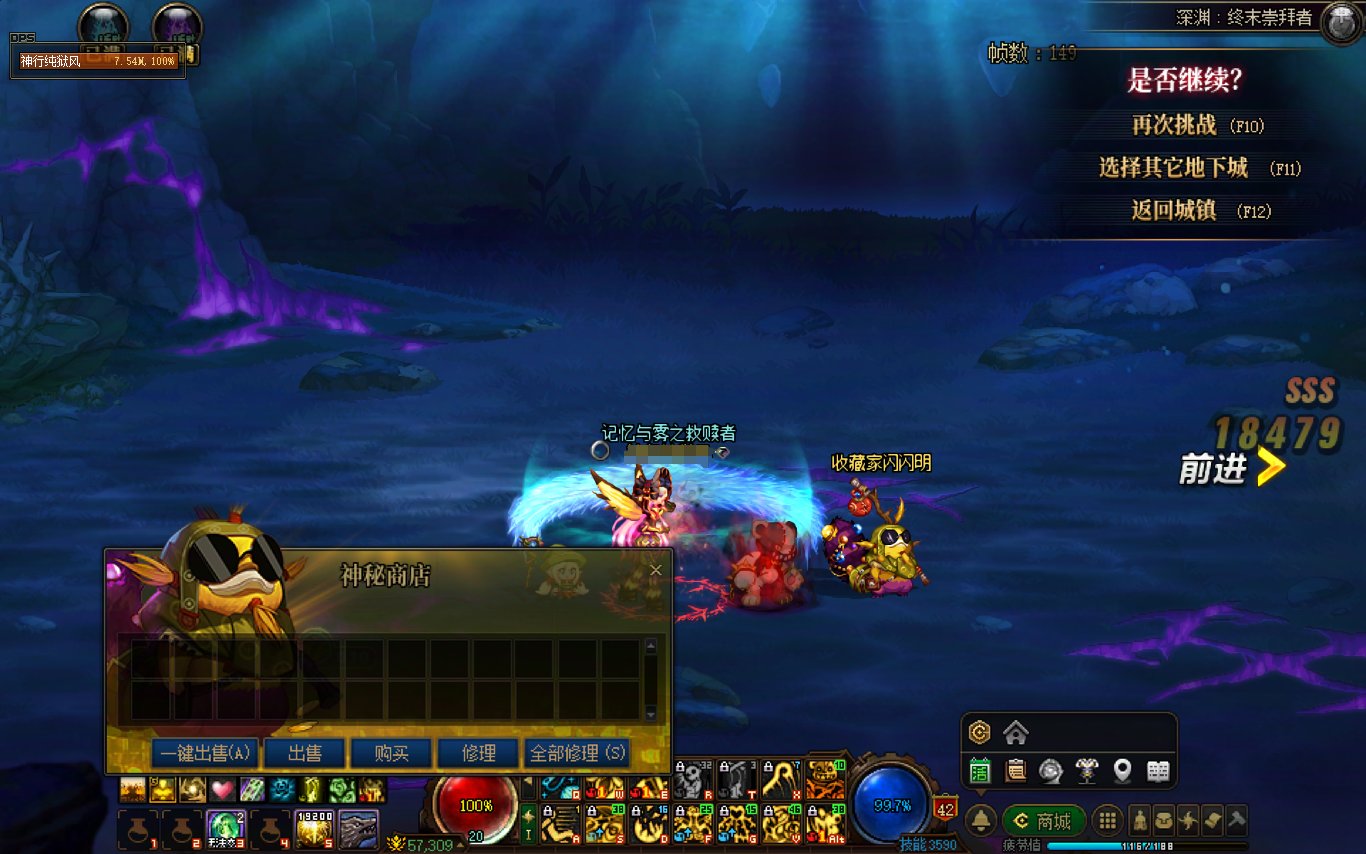Screen dimensions: 1366x854
Task: Open the 商城 cash shop
Action: click(x=1044, y=822)
